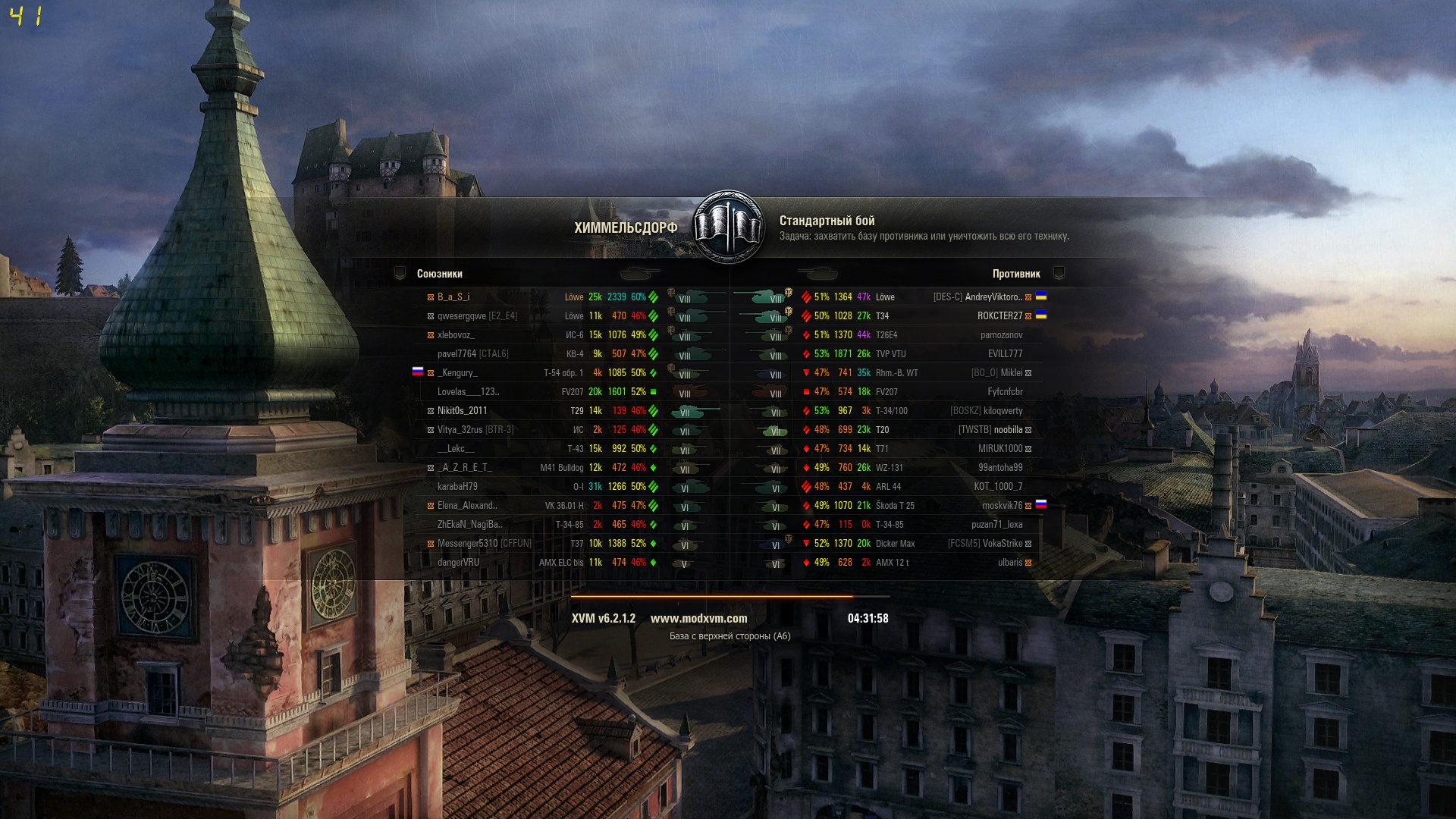The image size is (1456, 819).
Task: Select enemy VokaStrike with the Dicker Max
Action: click(x=1002, y=544)
